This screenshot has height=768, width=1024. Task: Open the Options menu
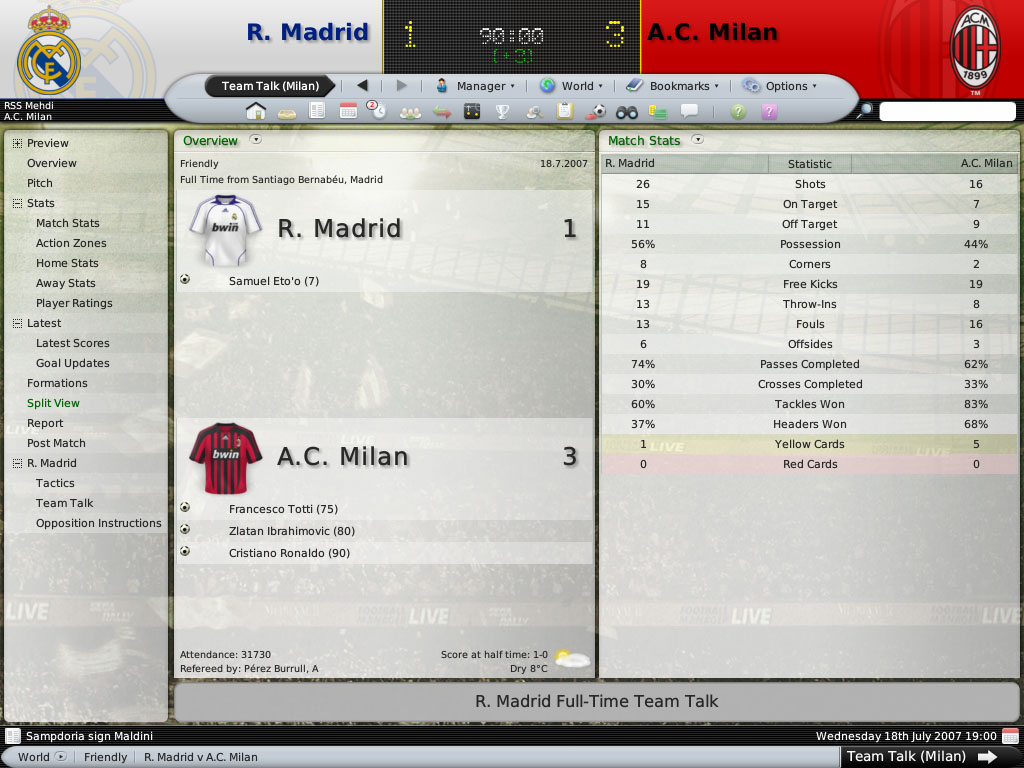tap(780, 86)
